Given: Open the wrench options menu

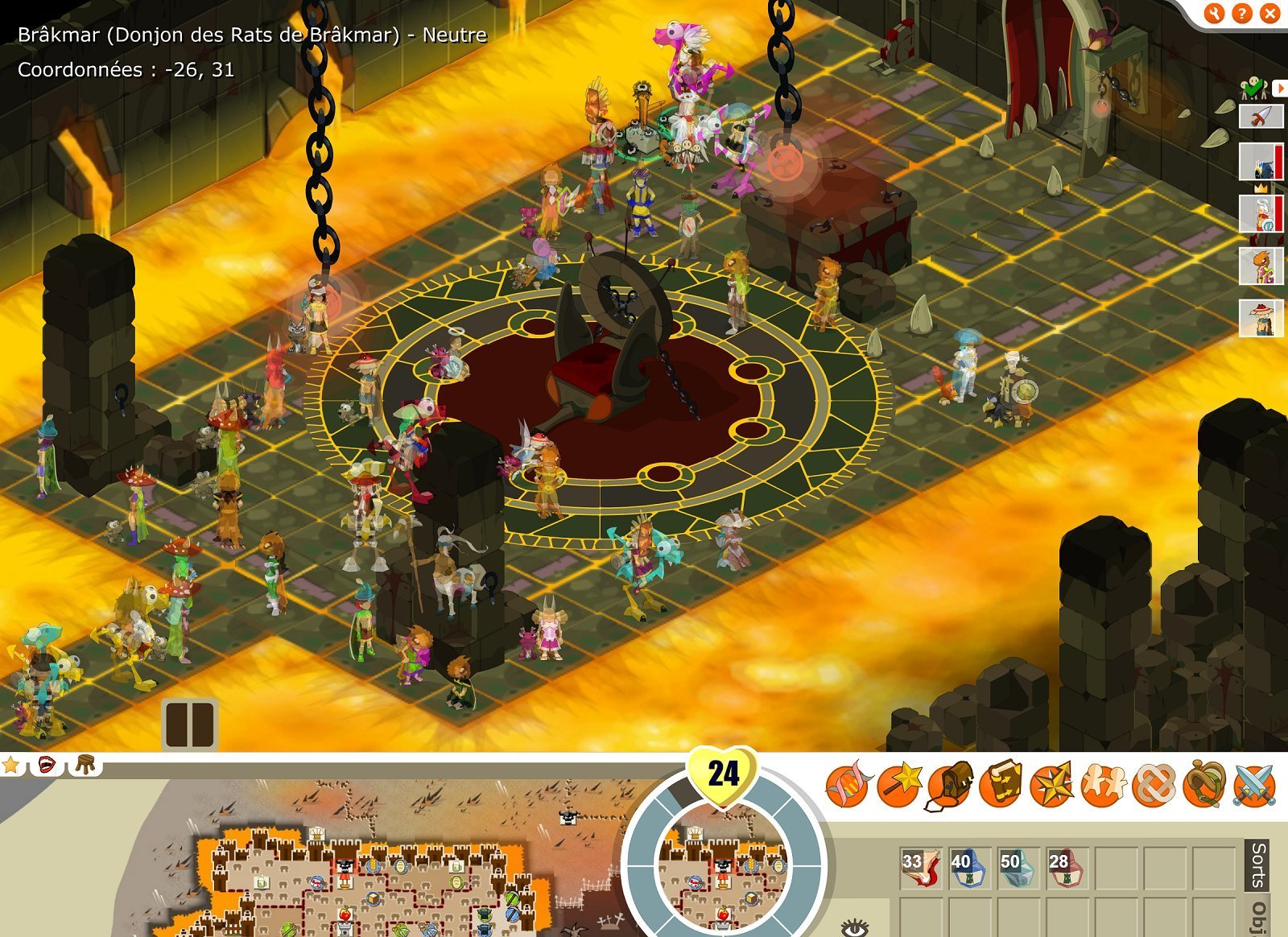Looking at the screenshot, I should 1215,13.
